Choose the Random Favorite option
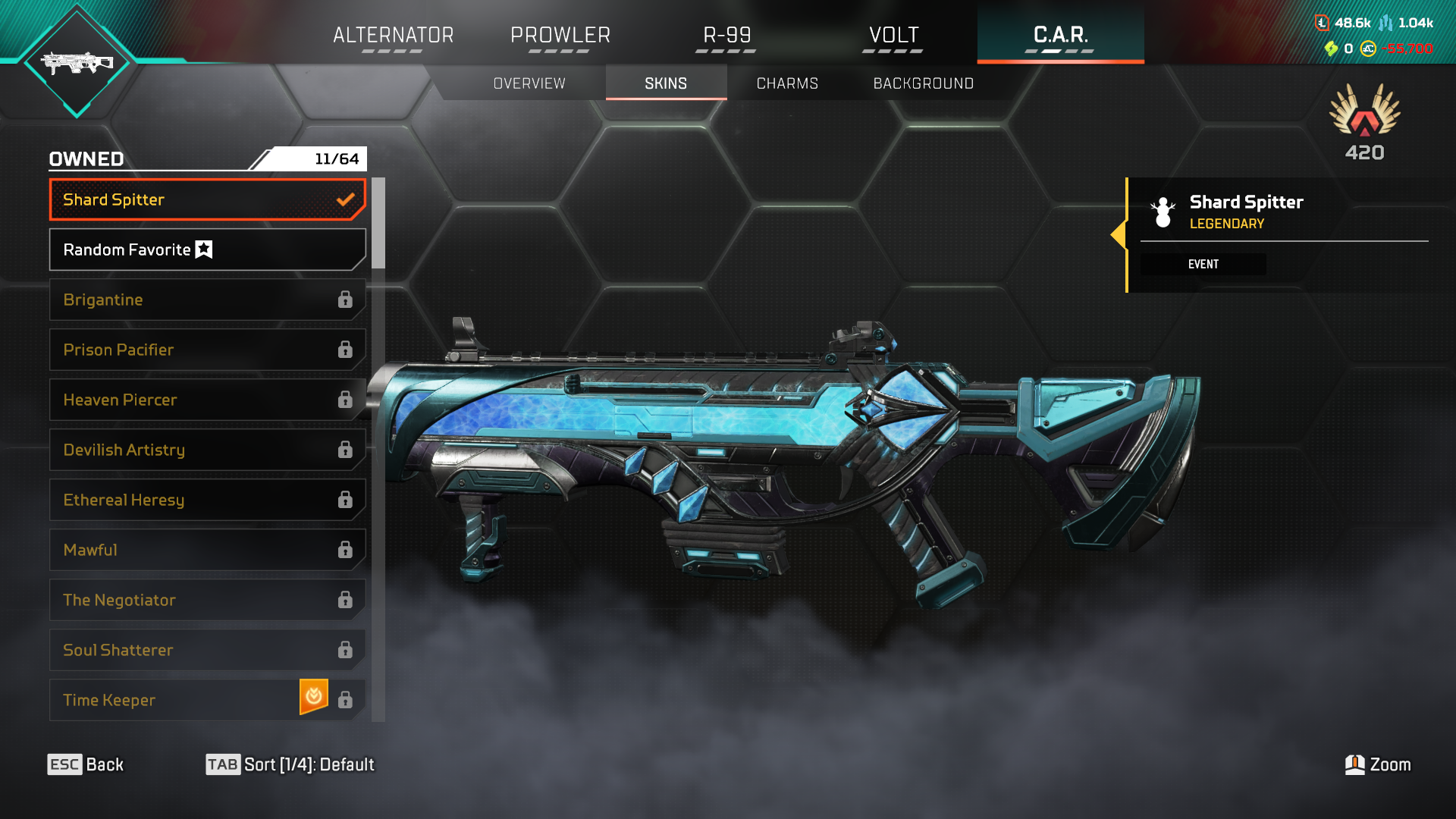This screenshot has height=819, width=1456. pos(207,249)
